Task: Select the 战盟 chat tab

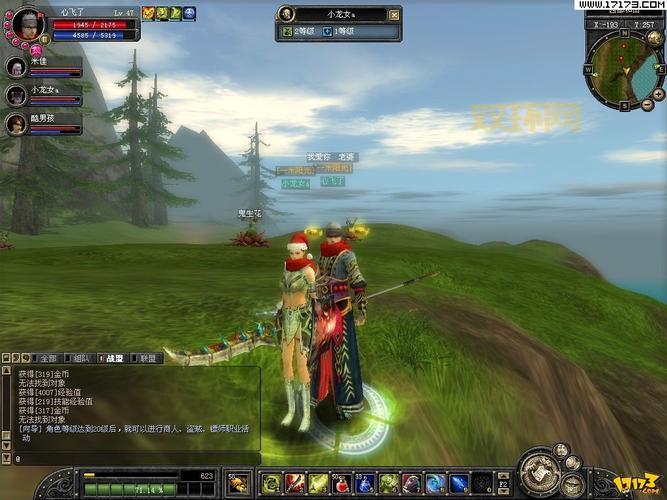Action: point(114,357)
